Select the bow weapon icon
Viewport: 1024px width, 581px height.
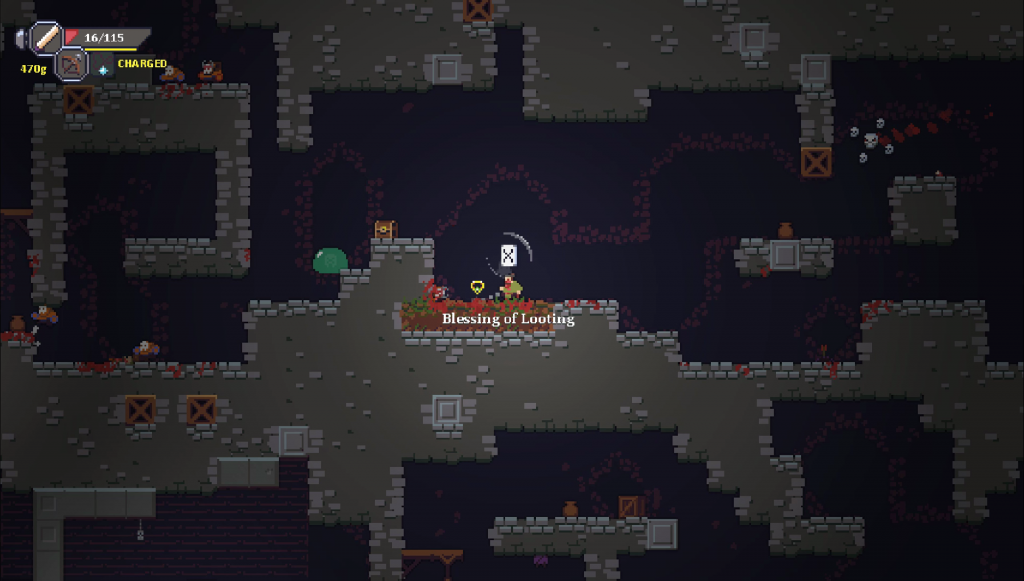pos(71,64)
